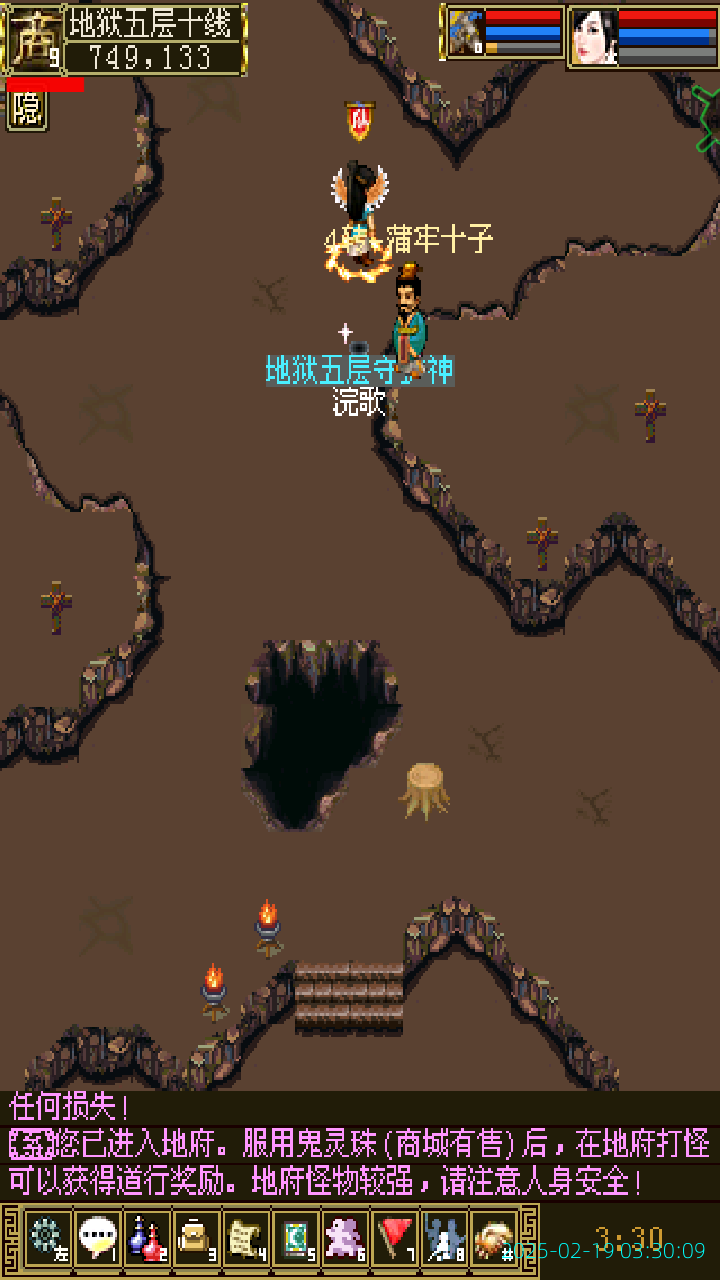Open the backpack inventory

pos(196,1238)
